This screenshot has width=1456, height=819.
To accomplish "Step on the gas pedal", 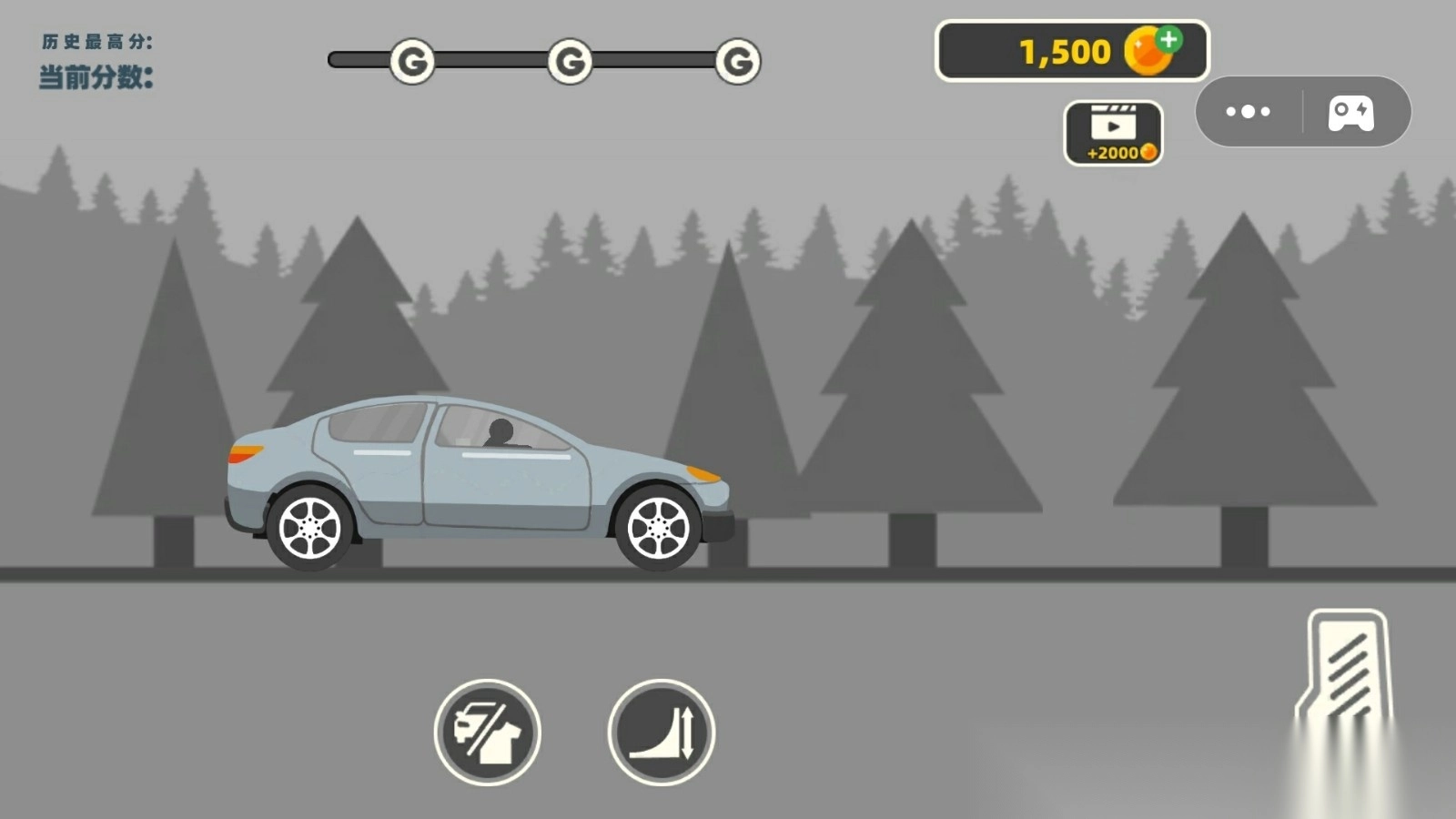I will point(1347,669).
